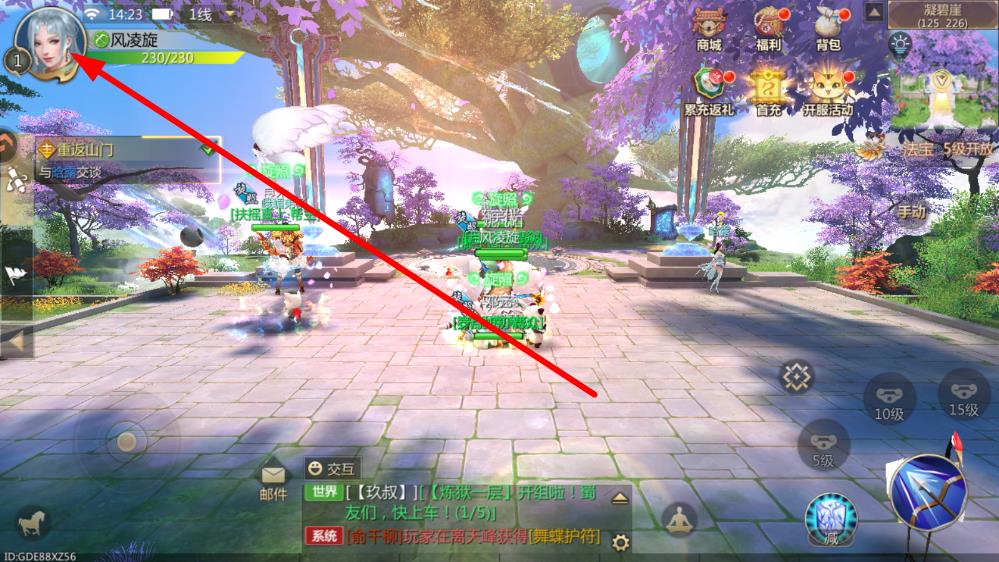Open the 凝碧崖 minimap
The width and height of the screenshot is (999, 562).
pos(943,80)
